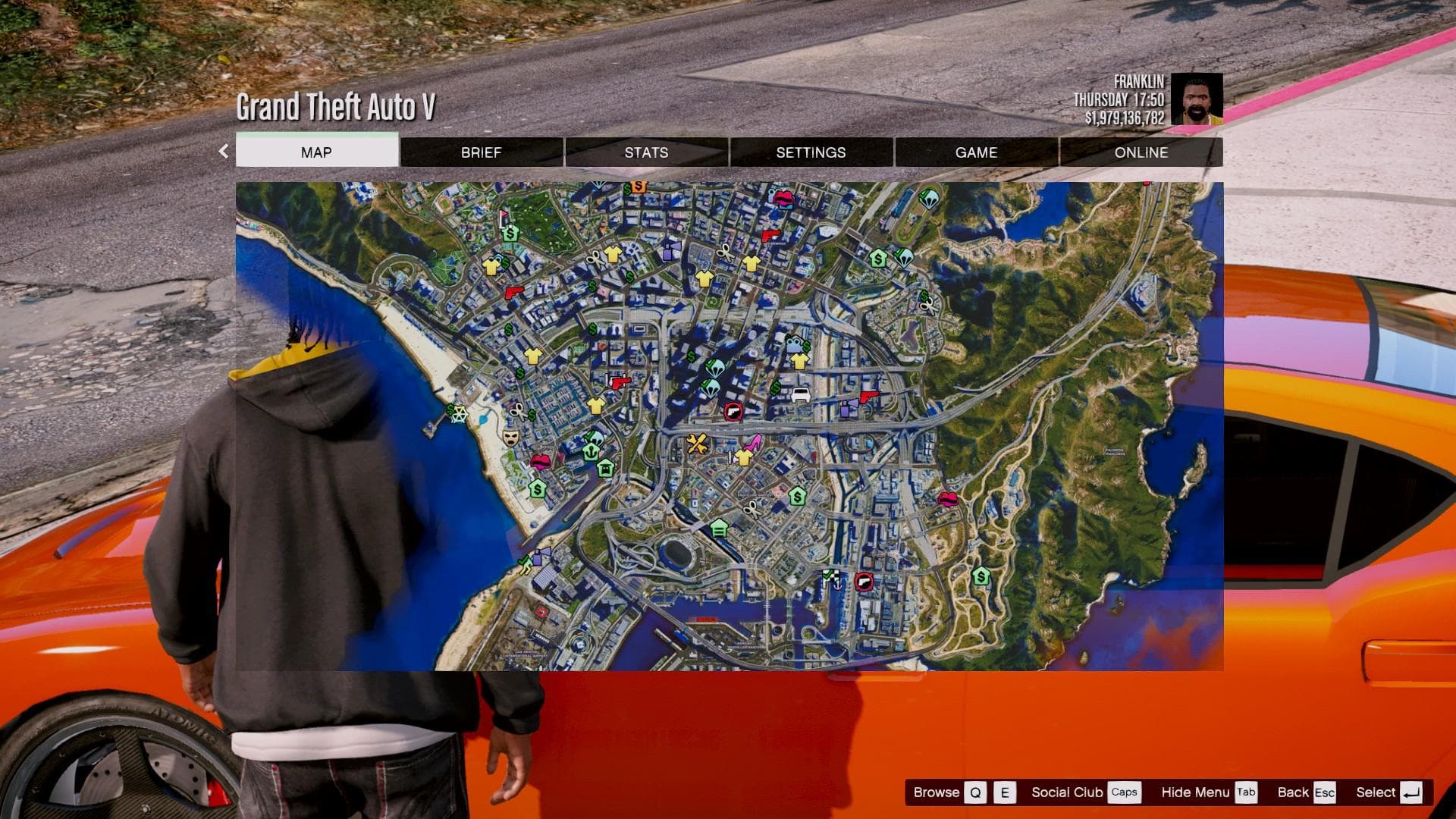Open the Los Santos Customs wrench blip
1456x819 pixels.
click(x=697, y=442)
